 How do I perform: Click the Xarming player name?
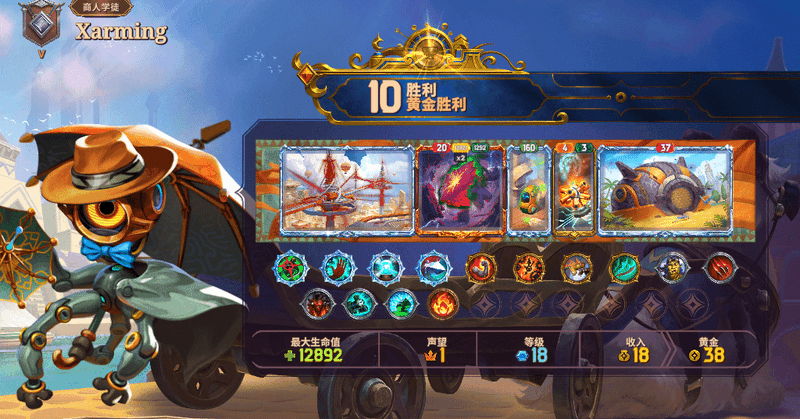(121, 31)
